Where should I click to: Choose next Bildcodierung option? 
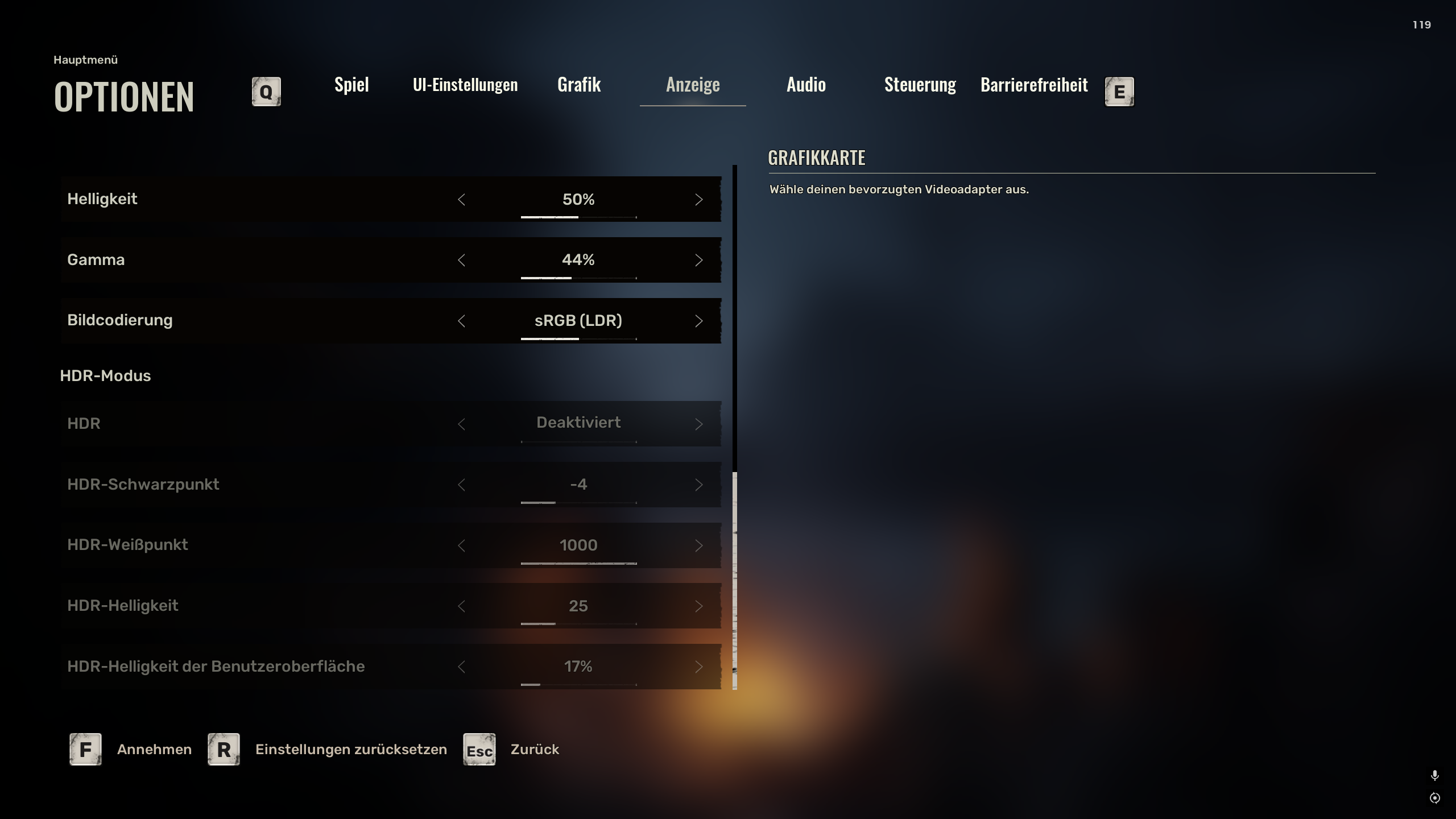698,321
